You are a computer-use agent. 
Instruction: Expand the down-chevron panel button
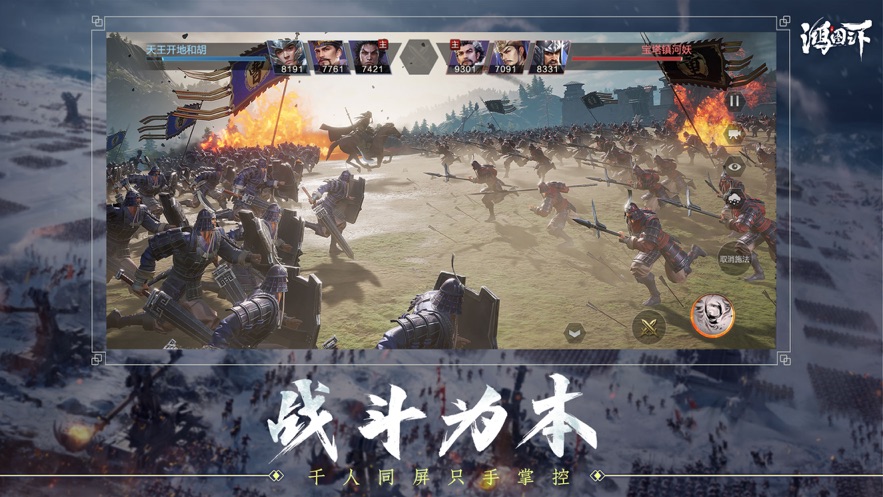[x=575, y=333]
